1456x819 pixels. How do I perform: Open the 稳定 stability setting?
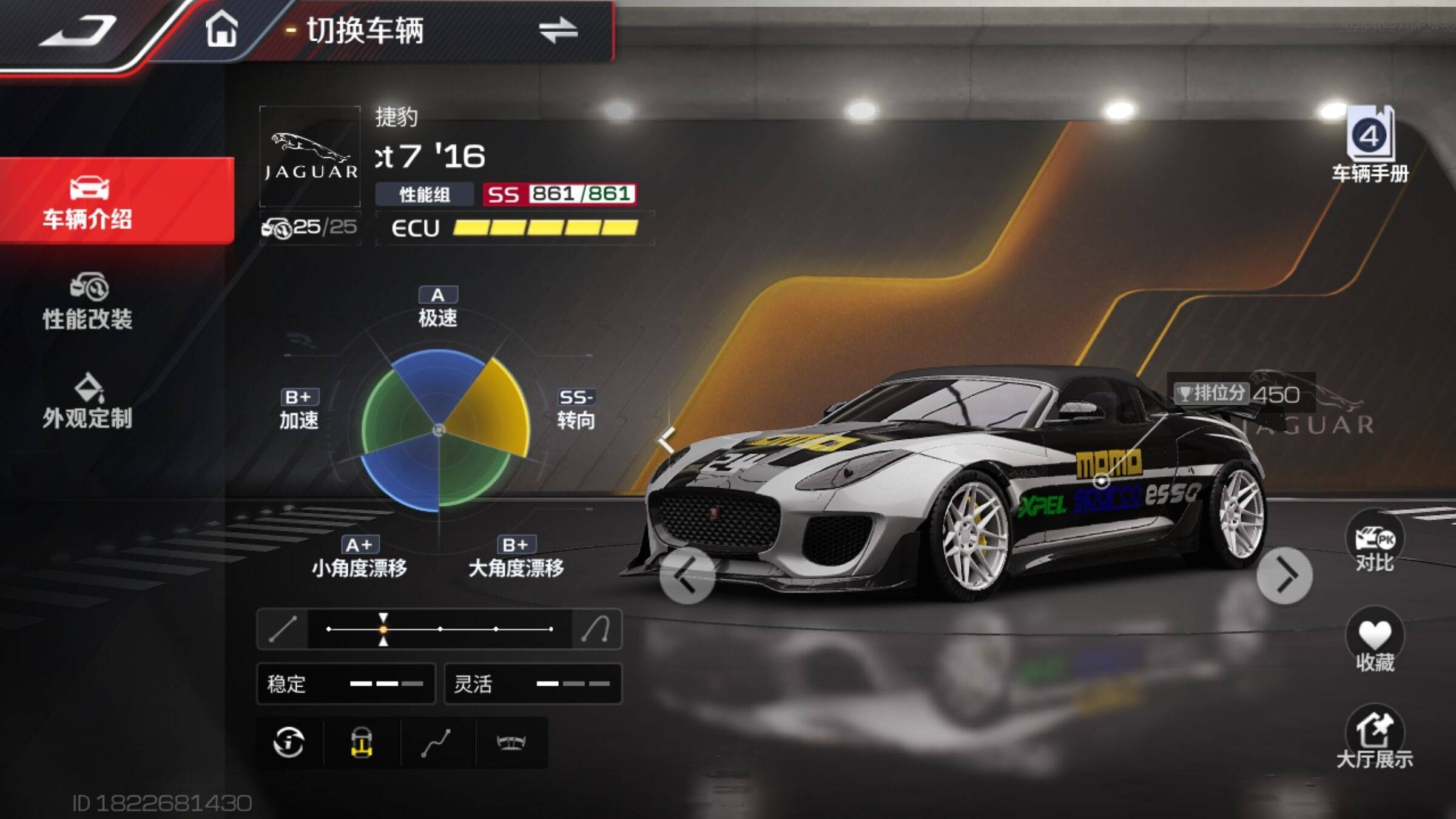[346, 684]
